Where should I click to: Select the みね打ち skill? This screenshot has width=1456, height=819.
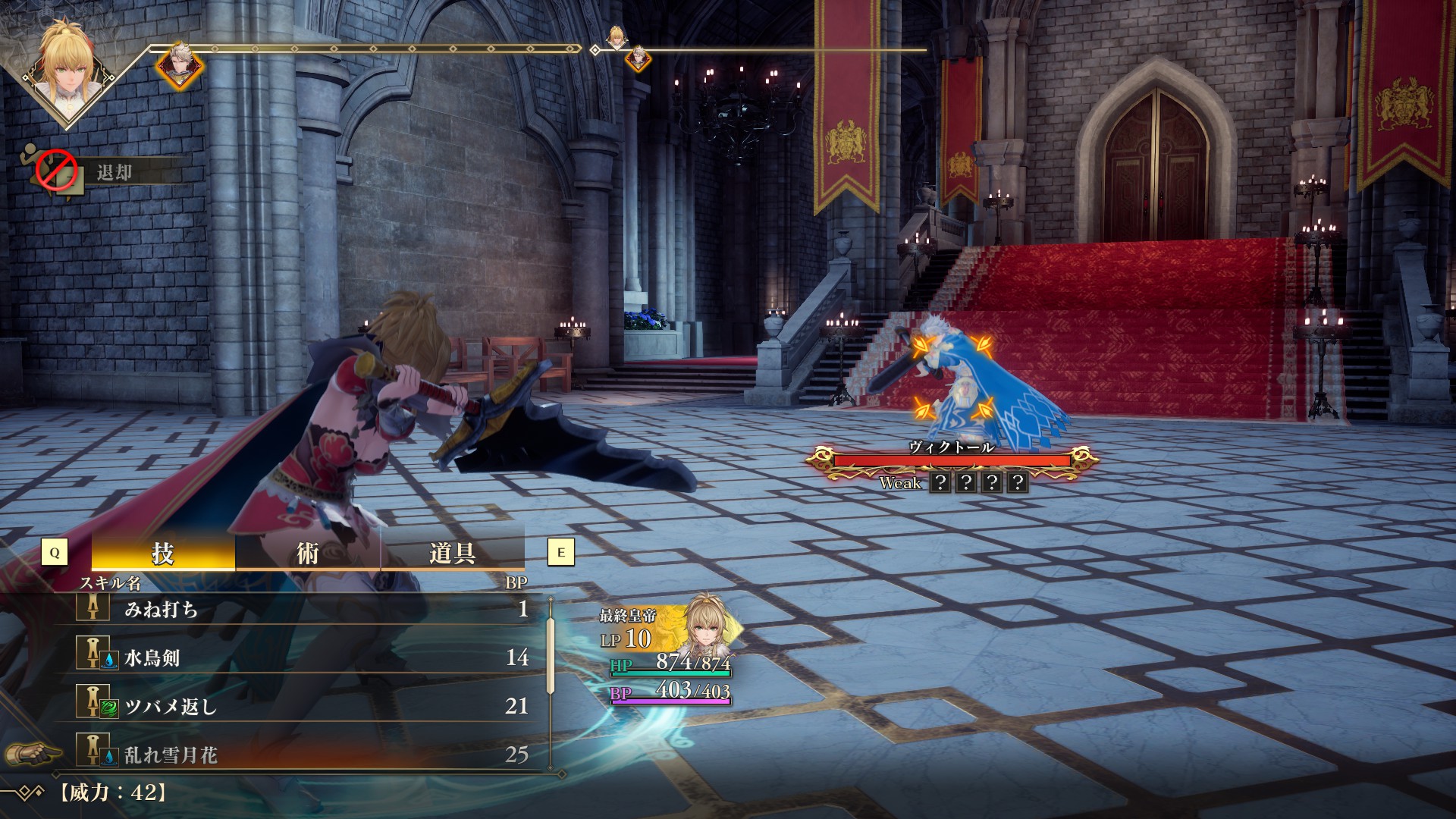click(303, 609)
